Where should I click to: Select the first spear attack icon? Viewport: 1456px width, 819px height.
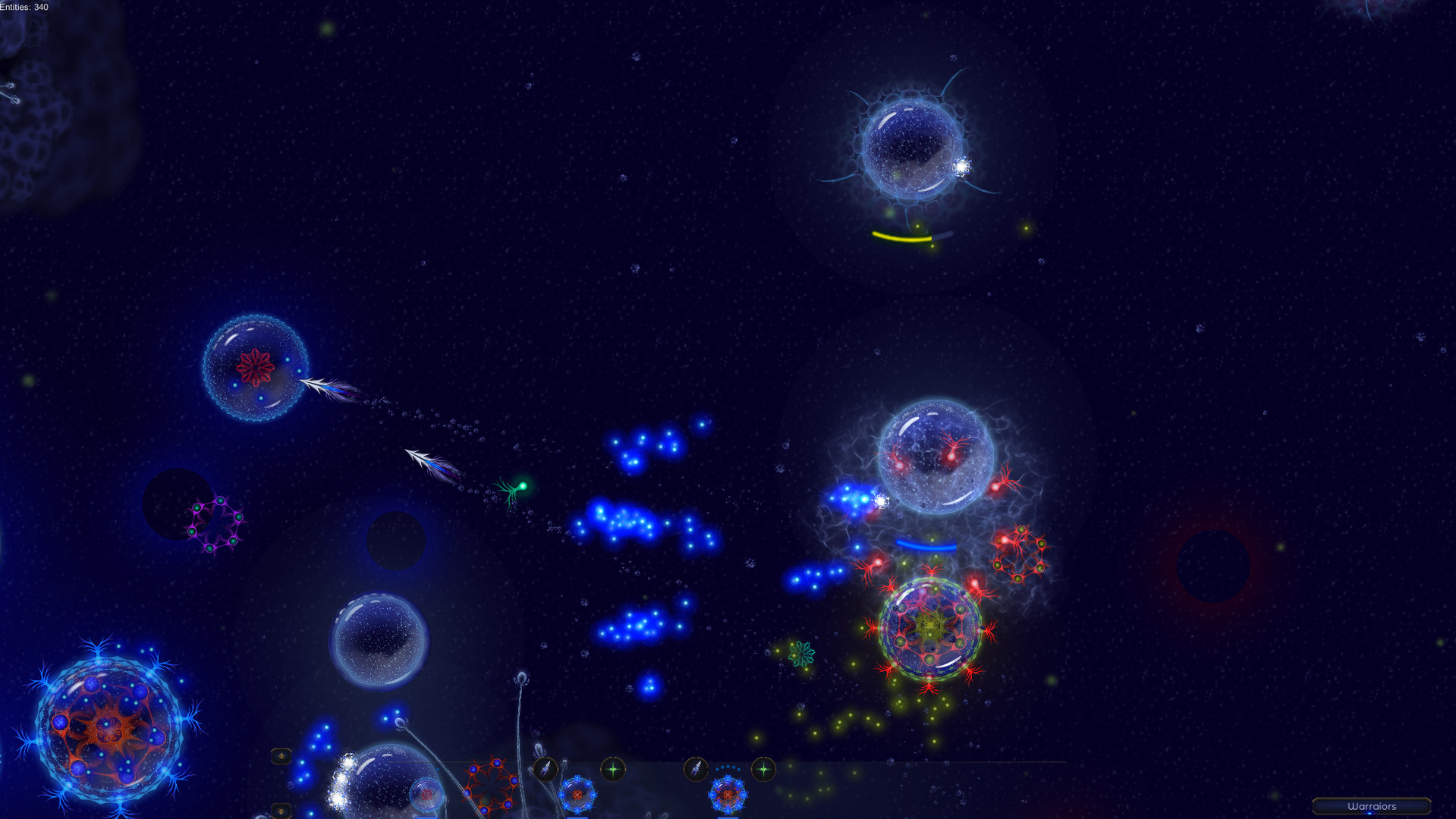[x=546, y=767]
